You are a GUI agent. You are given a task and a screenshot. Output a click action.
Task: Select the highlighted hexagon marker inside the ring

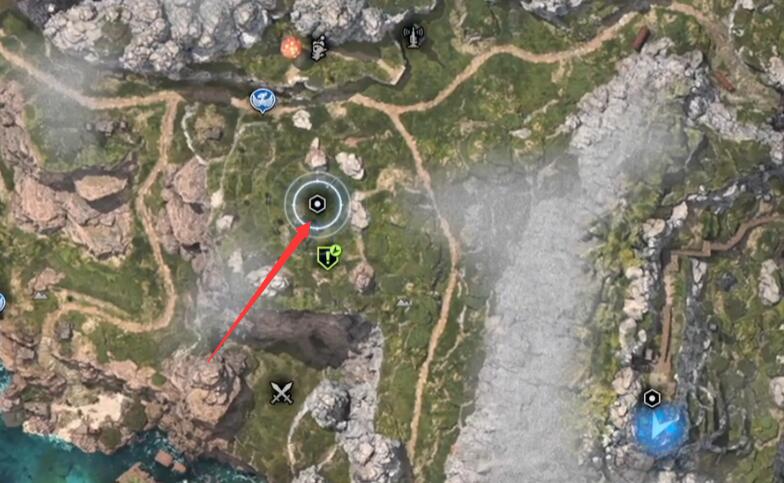tap(317, 204)
